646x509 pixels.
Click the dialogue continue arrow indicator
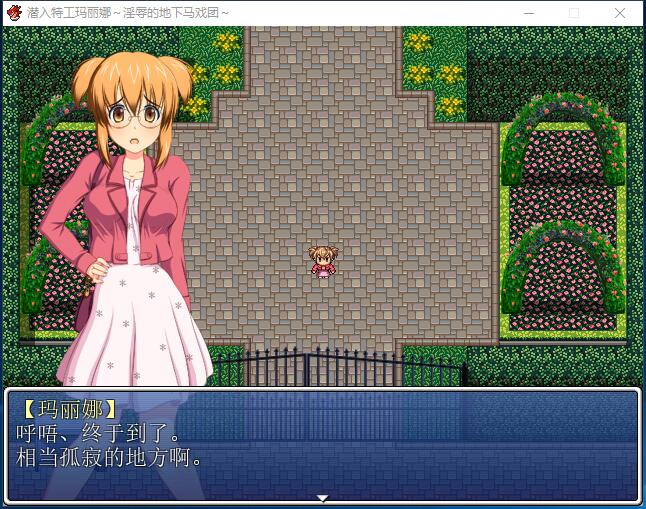322,497
